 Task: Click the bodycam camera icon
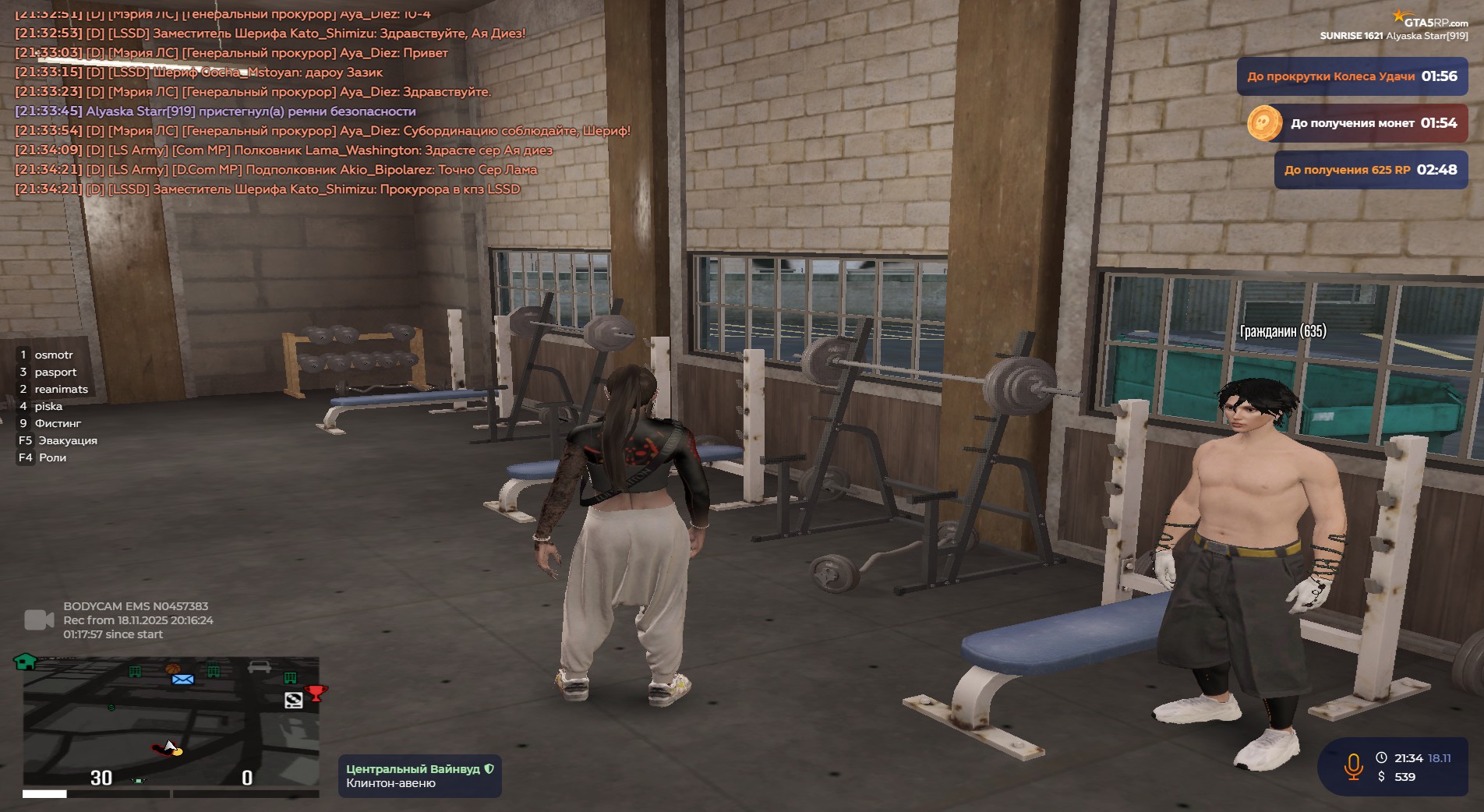[39, 620]
